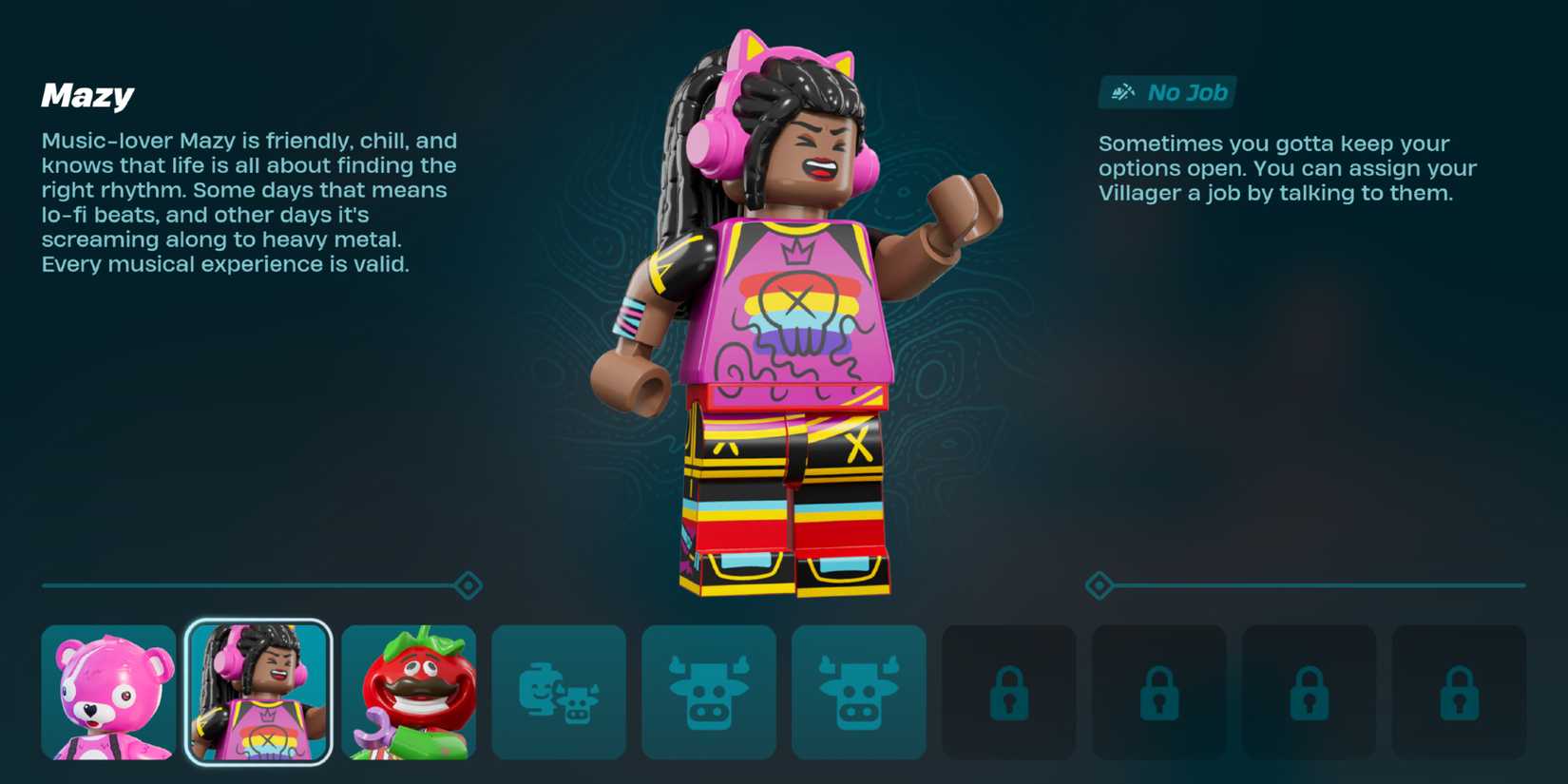
Task: Click the No Job badge
Action: click(x=1167, y=92)
